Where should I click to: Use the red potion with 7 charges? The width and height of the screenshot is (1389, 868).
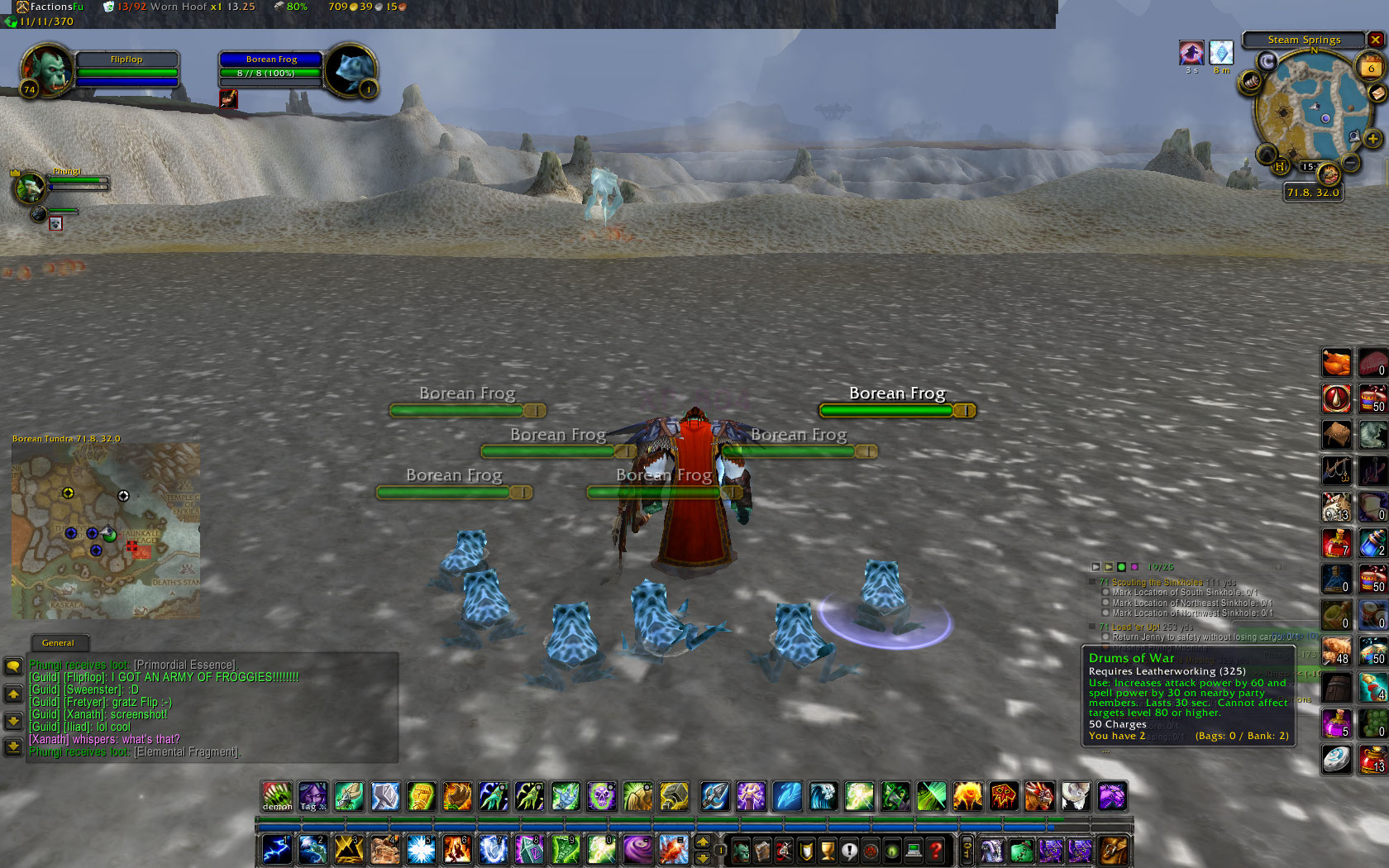(1336, 542)
